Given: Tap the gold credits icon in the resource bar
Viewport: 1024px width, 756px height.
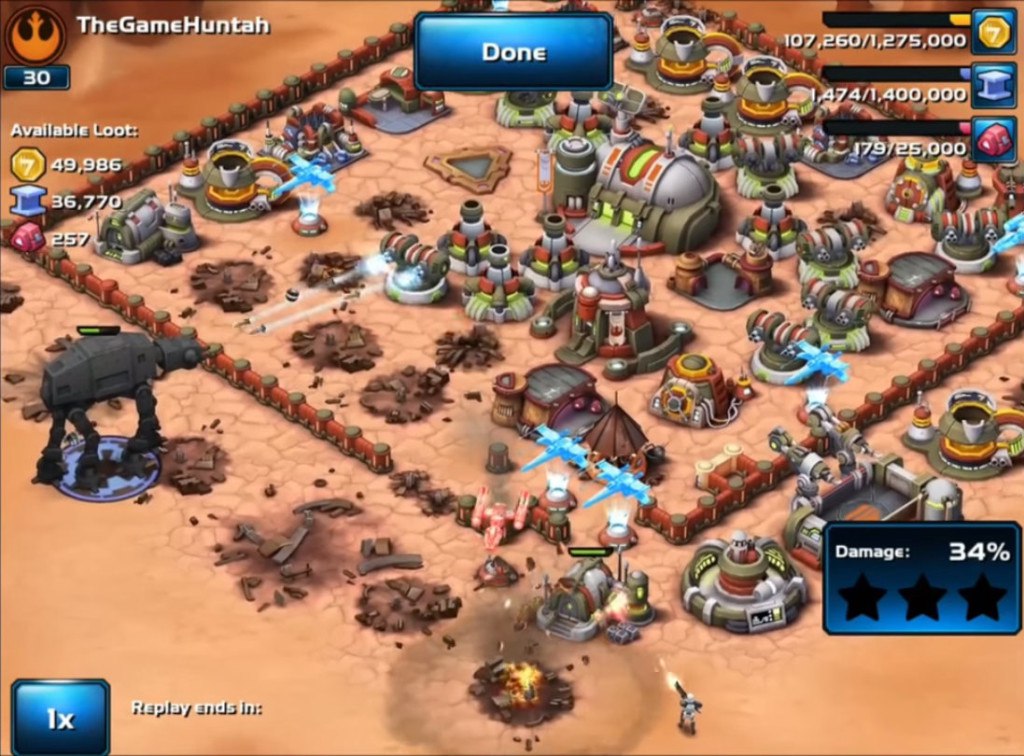Looking at the screenshot, I should (x=993, y=32).
